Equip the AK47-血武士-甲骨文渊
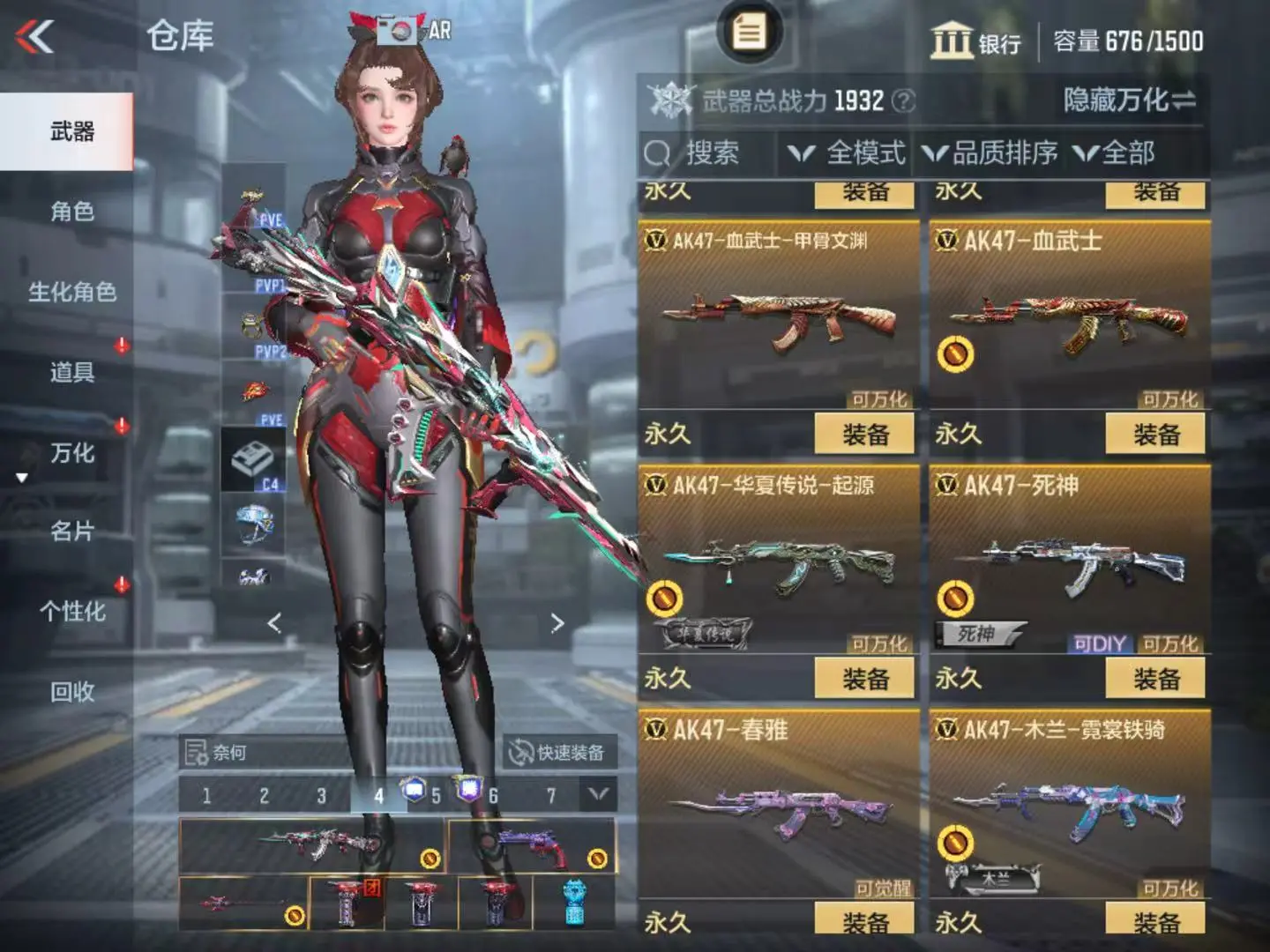The width and height of the screenshot is (1270, 952). pos(864,435)
